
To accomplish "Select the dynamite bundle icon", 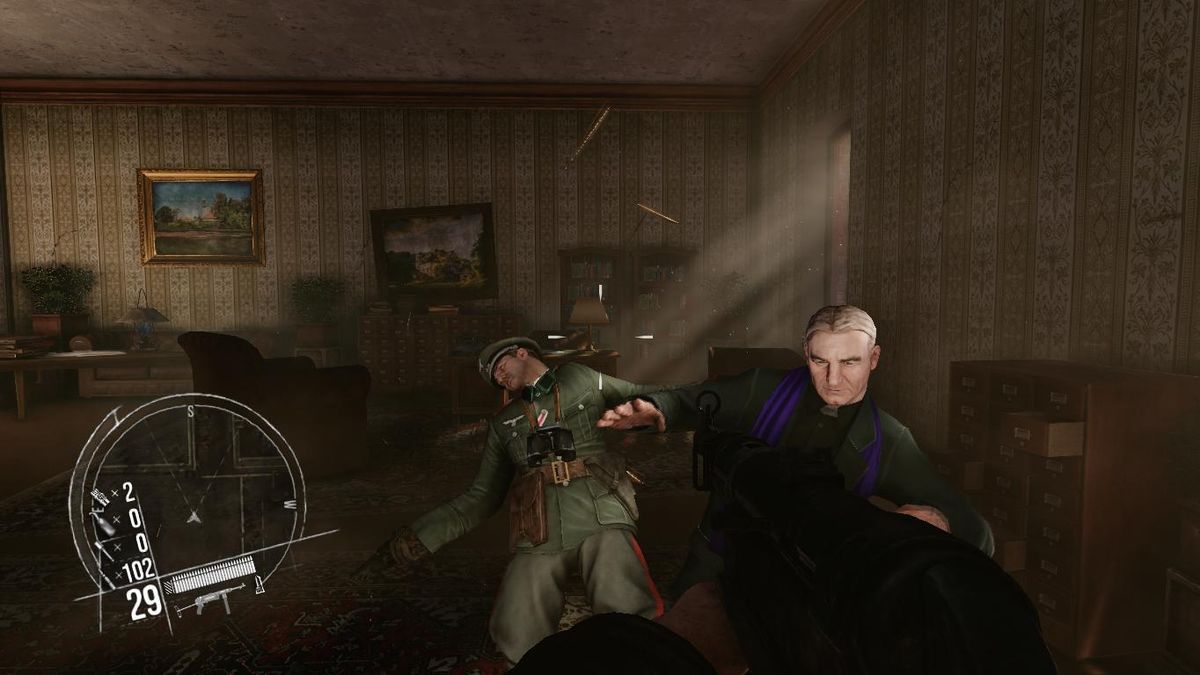I will pos(101,494).
